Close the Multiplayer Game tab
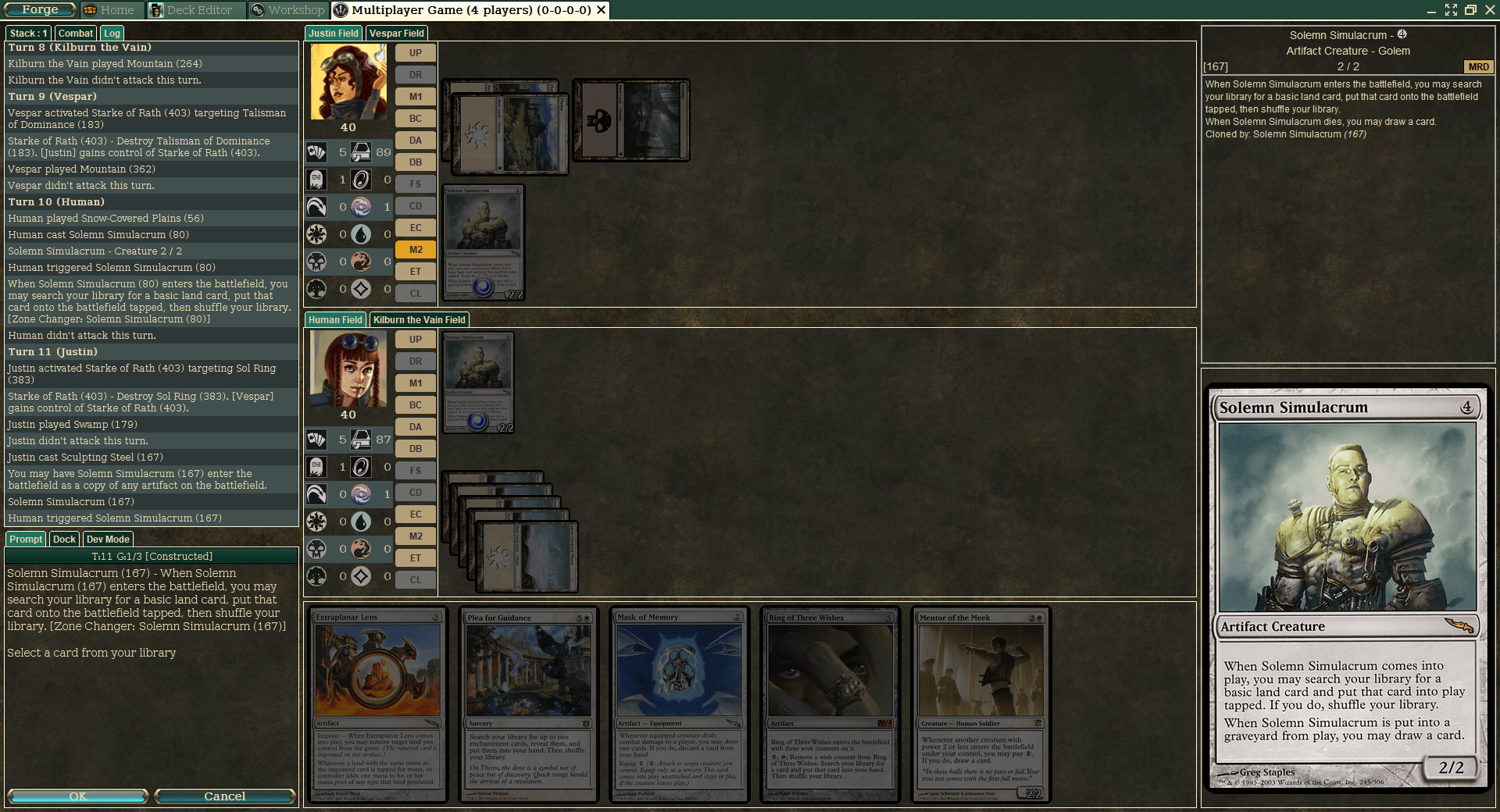 [x=601, y=10]
